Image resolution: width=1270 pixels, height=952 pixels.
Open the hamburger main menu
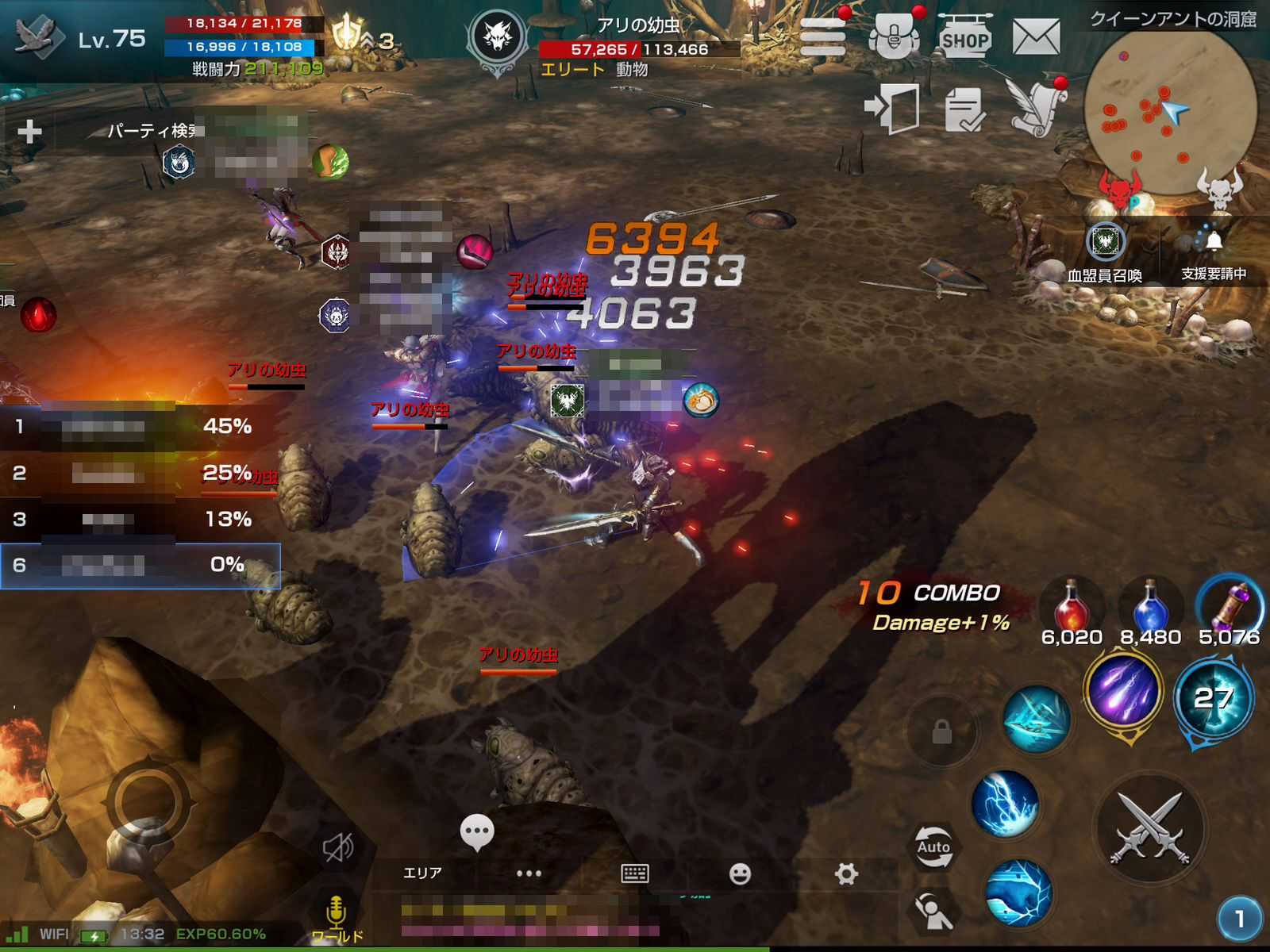coord(822,36)
